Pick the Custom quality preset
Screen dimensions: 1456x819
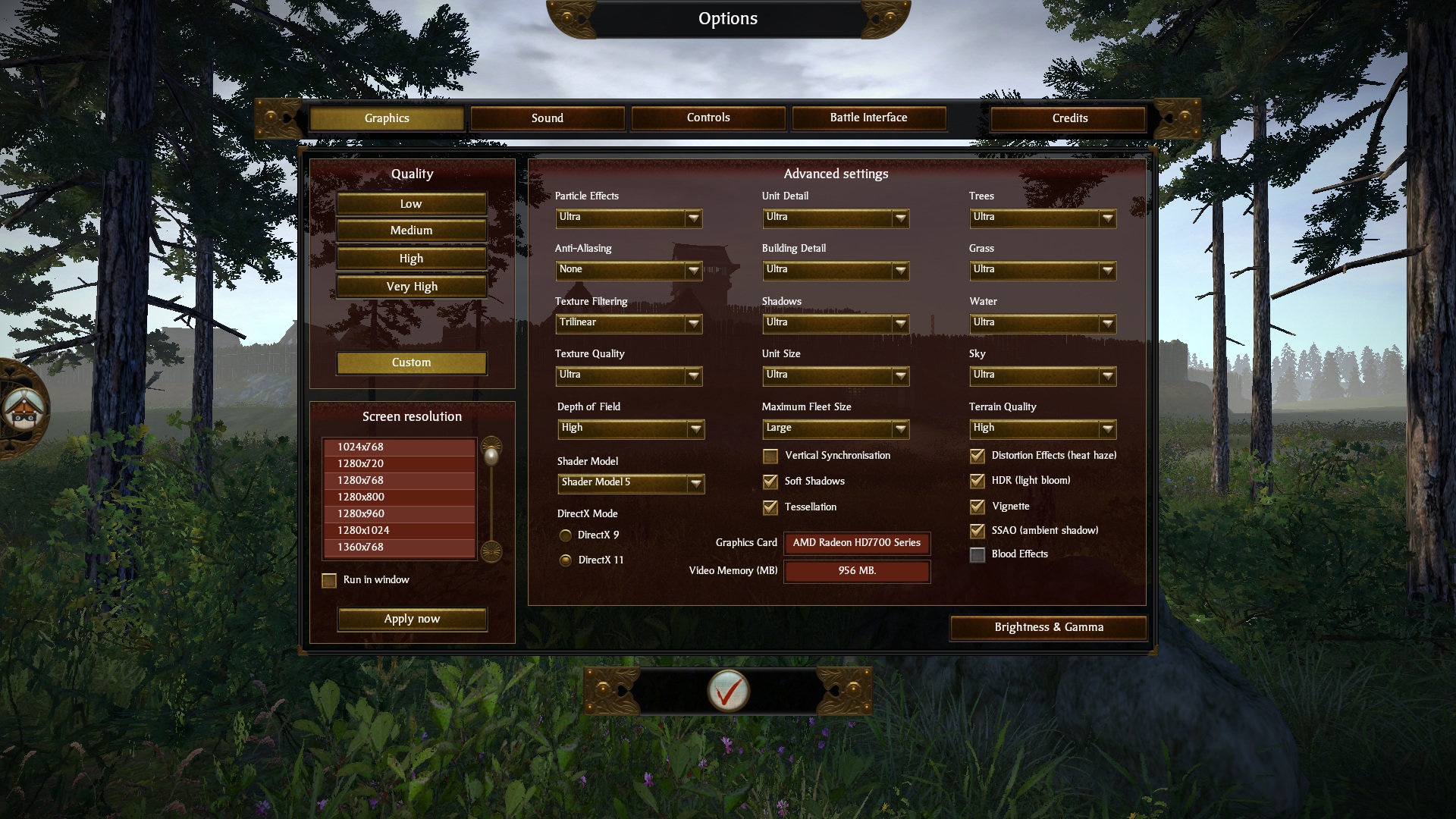pos(411,362)
